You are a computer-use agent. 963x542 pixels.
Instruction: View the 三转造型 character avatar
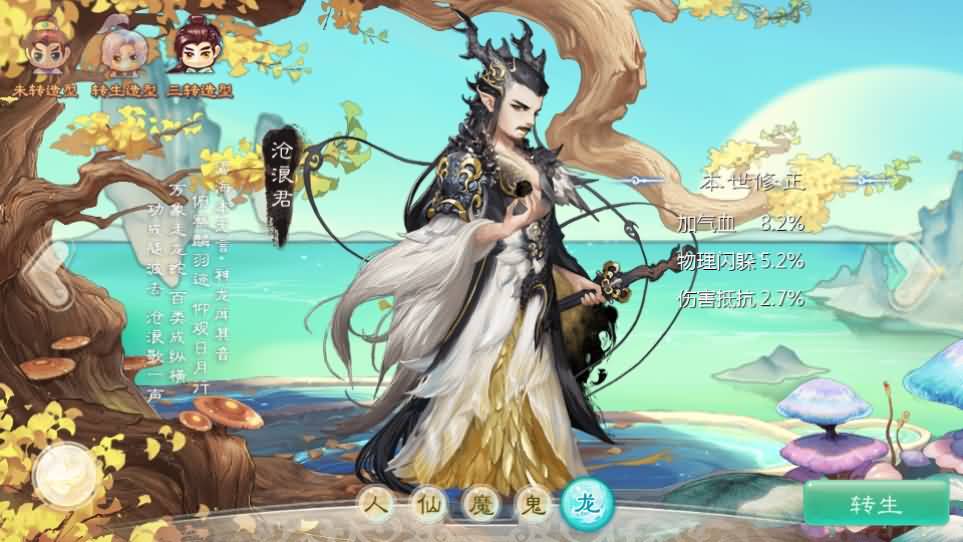tap(198, 55)
